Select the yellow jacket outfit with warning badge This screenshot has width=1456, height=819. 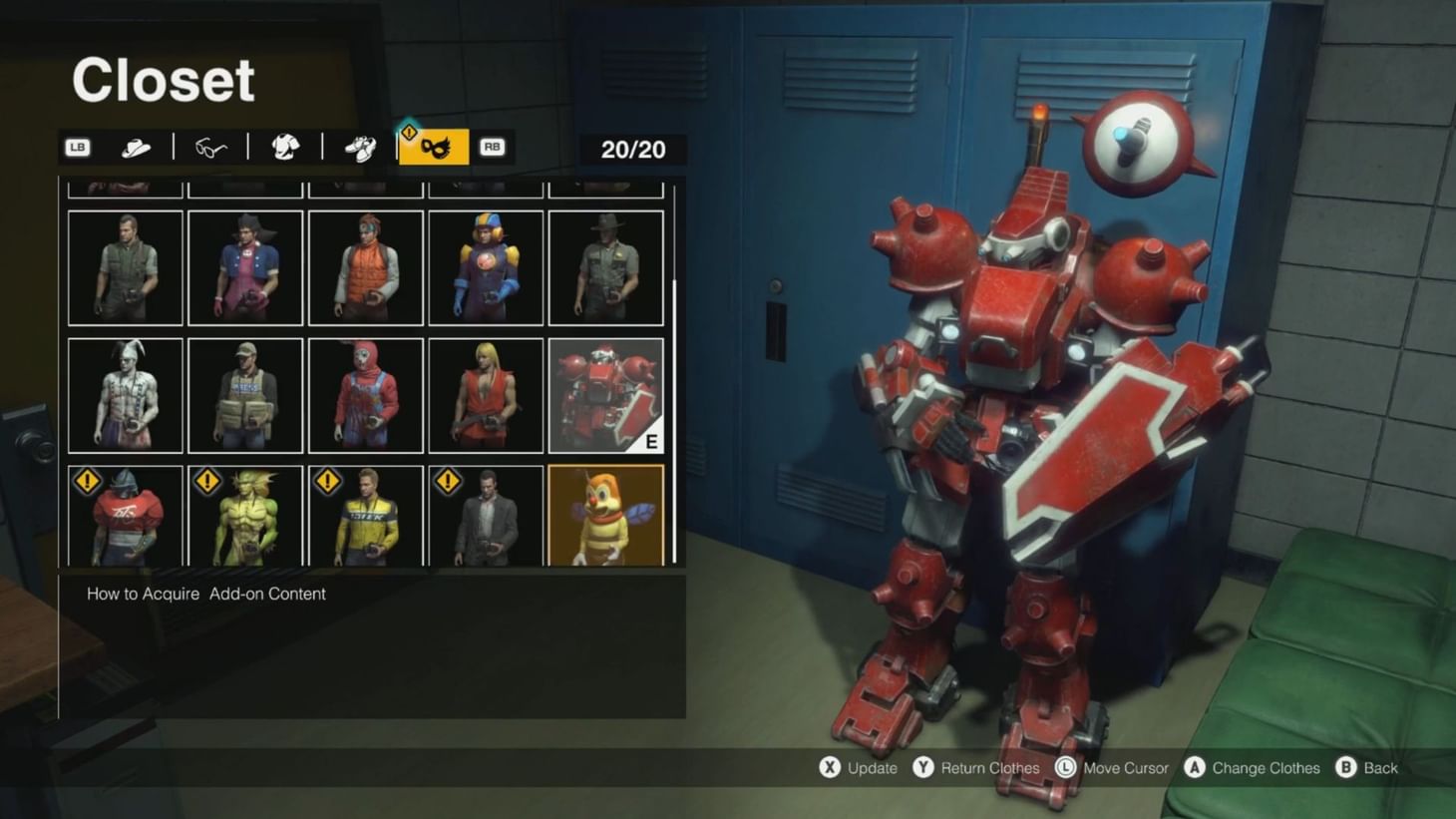[x=365, y=515]
